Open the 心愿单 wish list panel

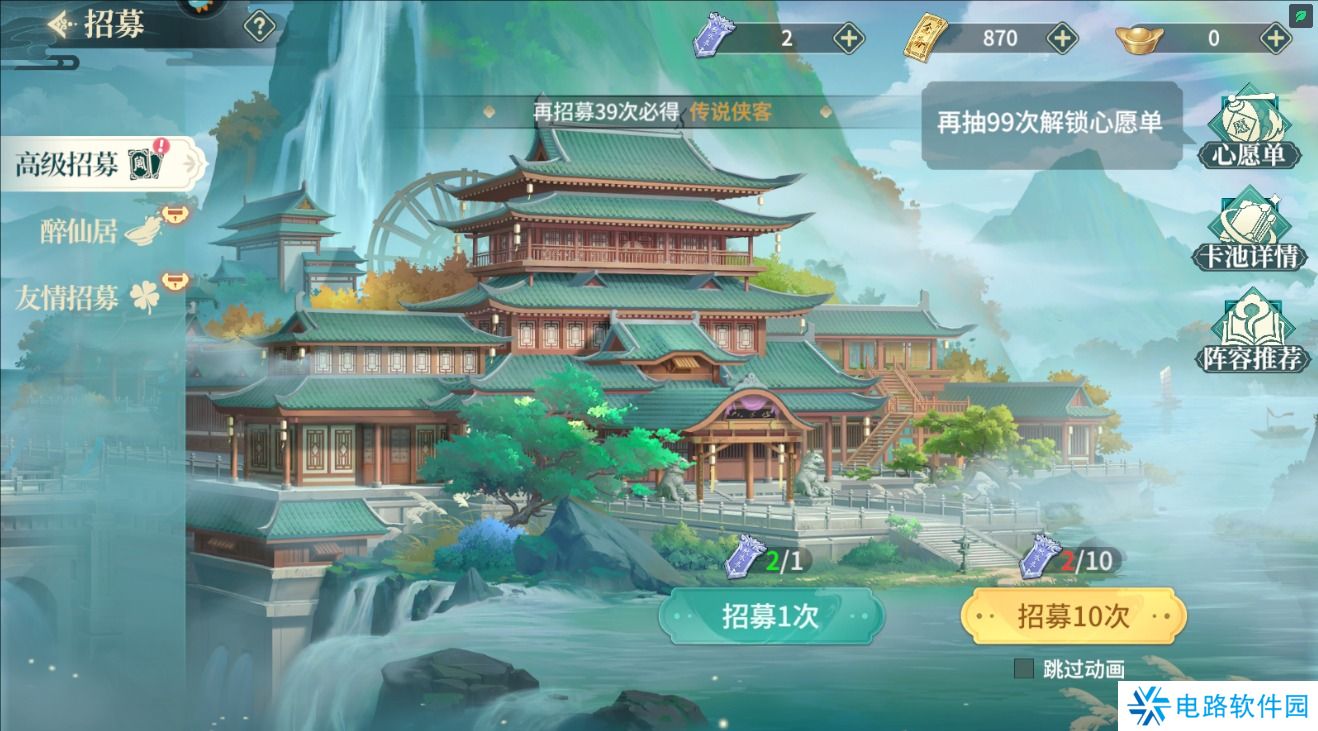pos(1251,125)
